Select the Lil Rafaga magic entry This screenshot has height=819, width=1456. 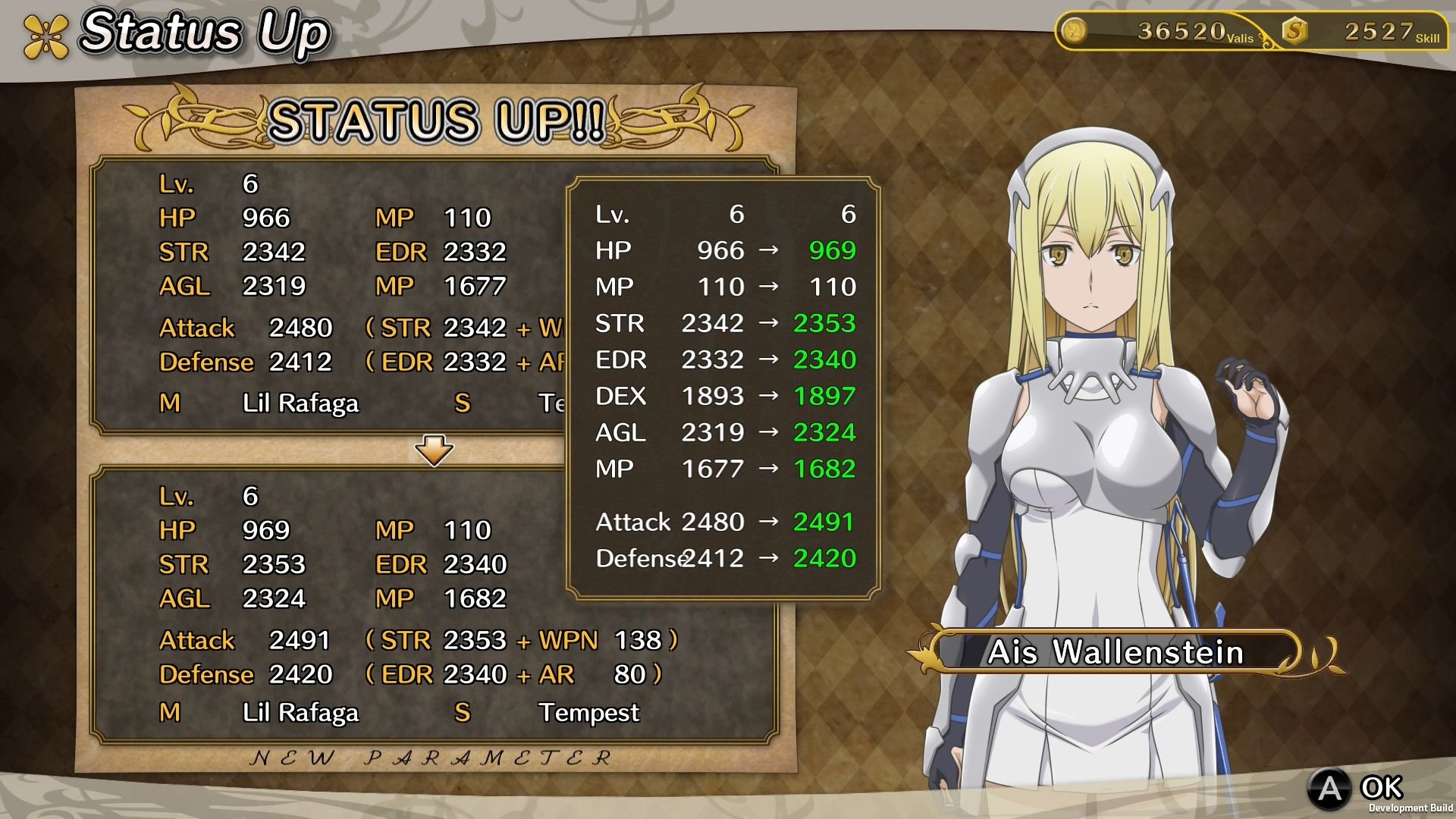pyautogui.click(x=300, y=712)
